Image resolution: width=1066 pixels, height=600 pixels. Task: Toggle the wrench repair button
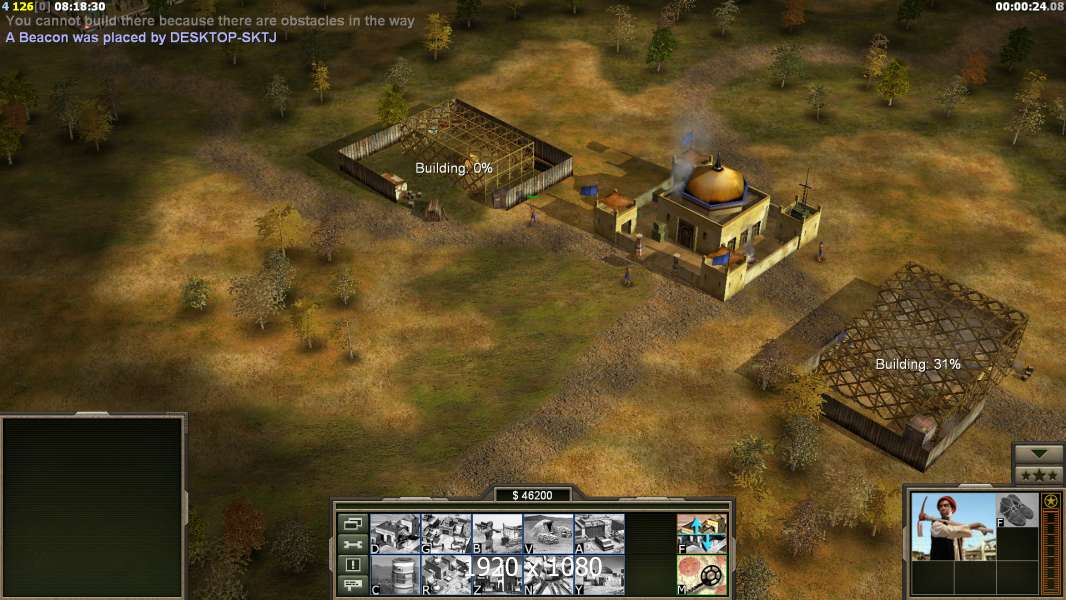(352, 544)
